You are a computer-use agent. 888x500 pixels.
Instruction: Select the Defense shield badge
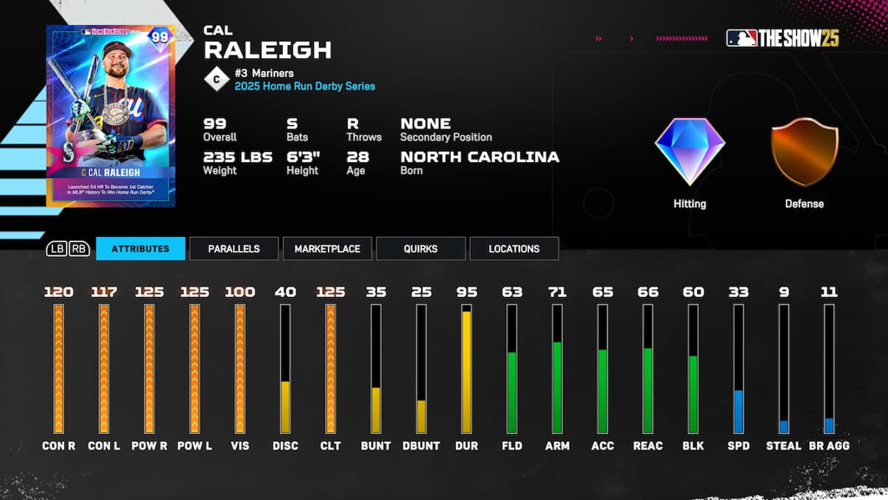coord(804,153)
